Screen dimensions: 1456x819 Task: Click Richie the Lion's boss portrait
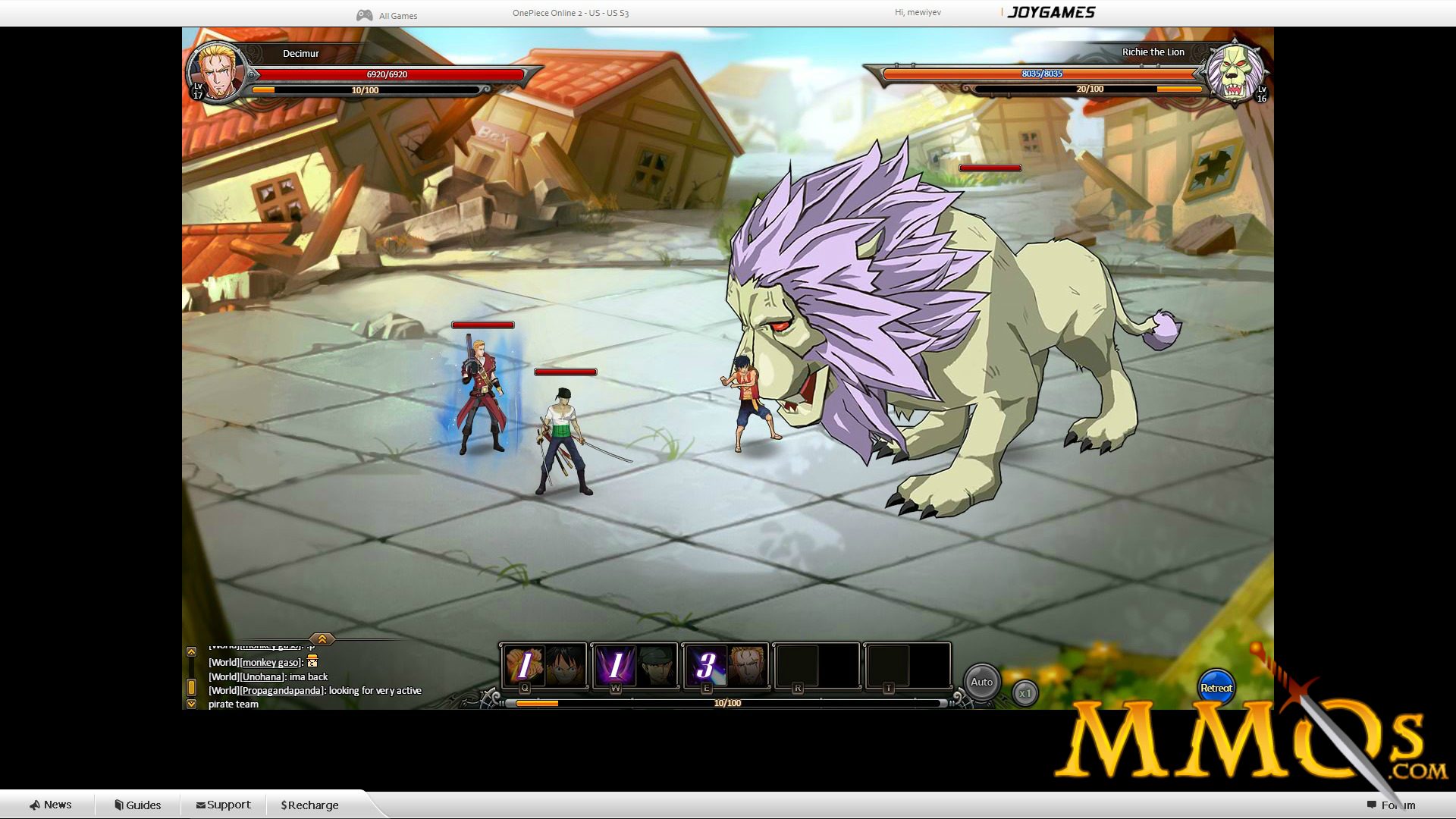click(x=1238, y=74)
